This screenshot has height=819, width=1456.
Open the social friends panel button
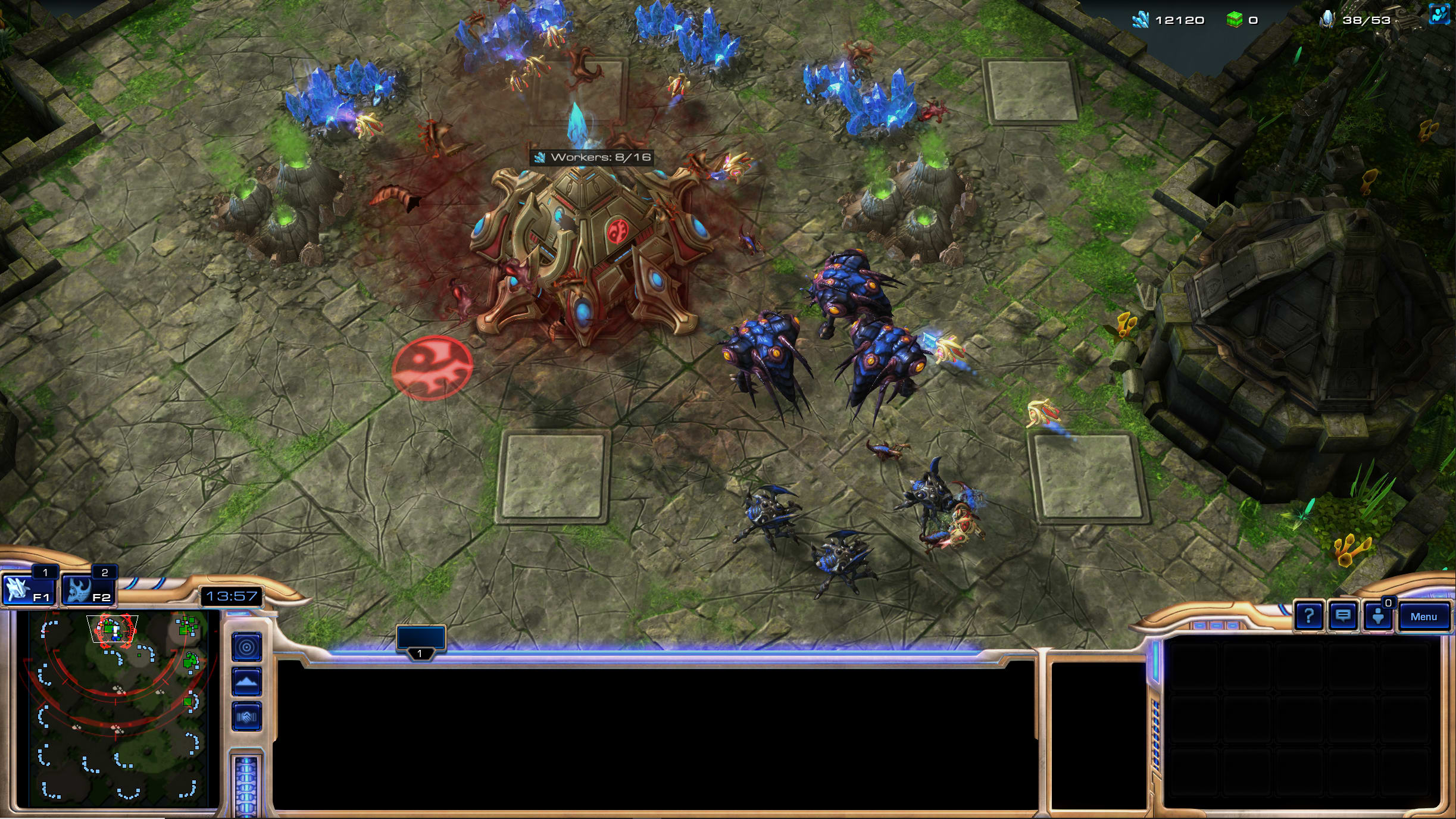pyautogui.click(x=1377, y=617)
